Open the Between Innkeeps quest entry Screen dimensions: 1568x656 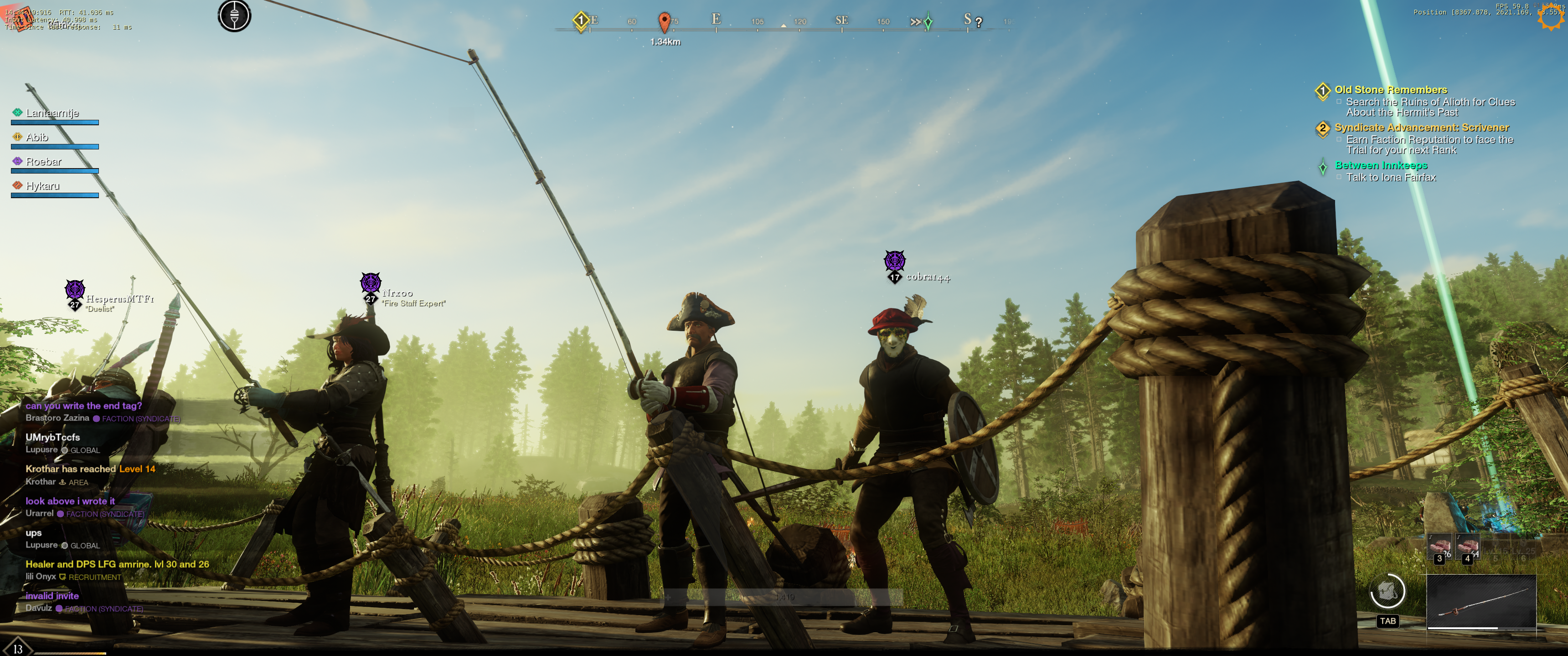(x=1381, y=165)
